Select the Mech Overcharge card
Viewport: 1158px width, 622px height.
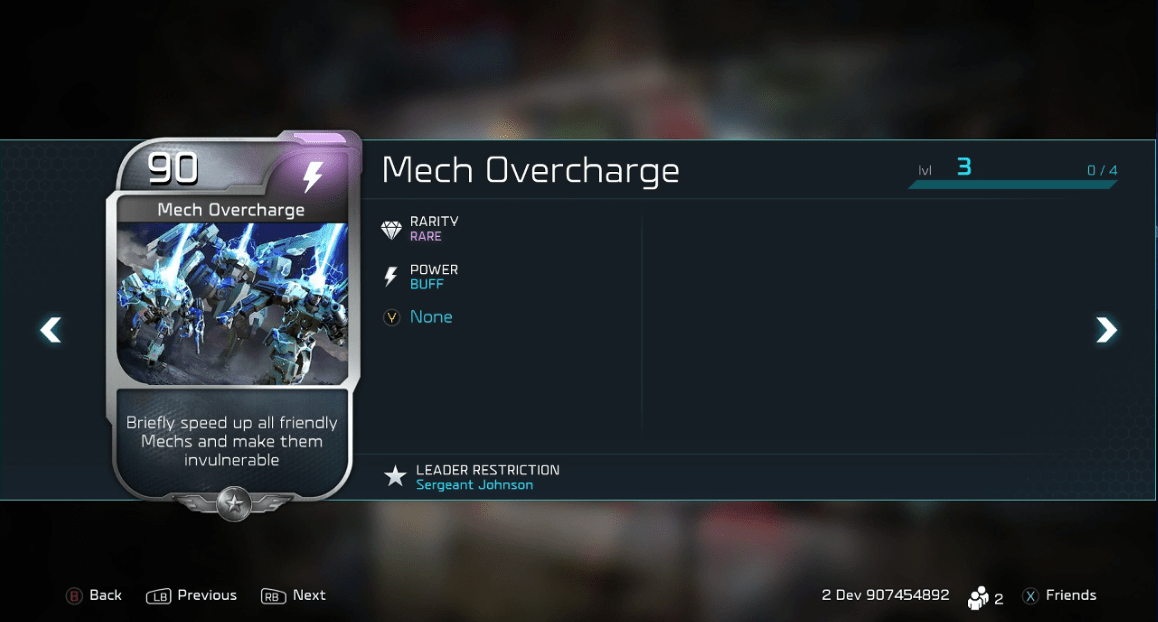tap(232, 320)
